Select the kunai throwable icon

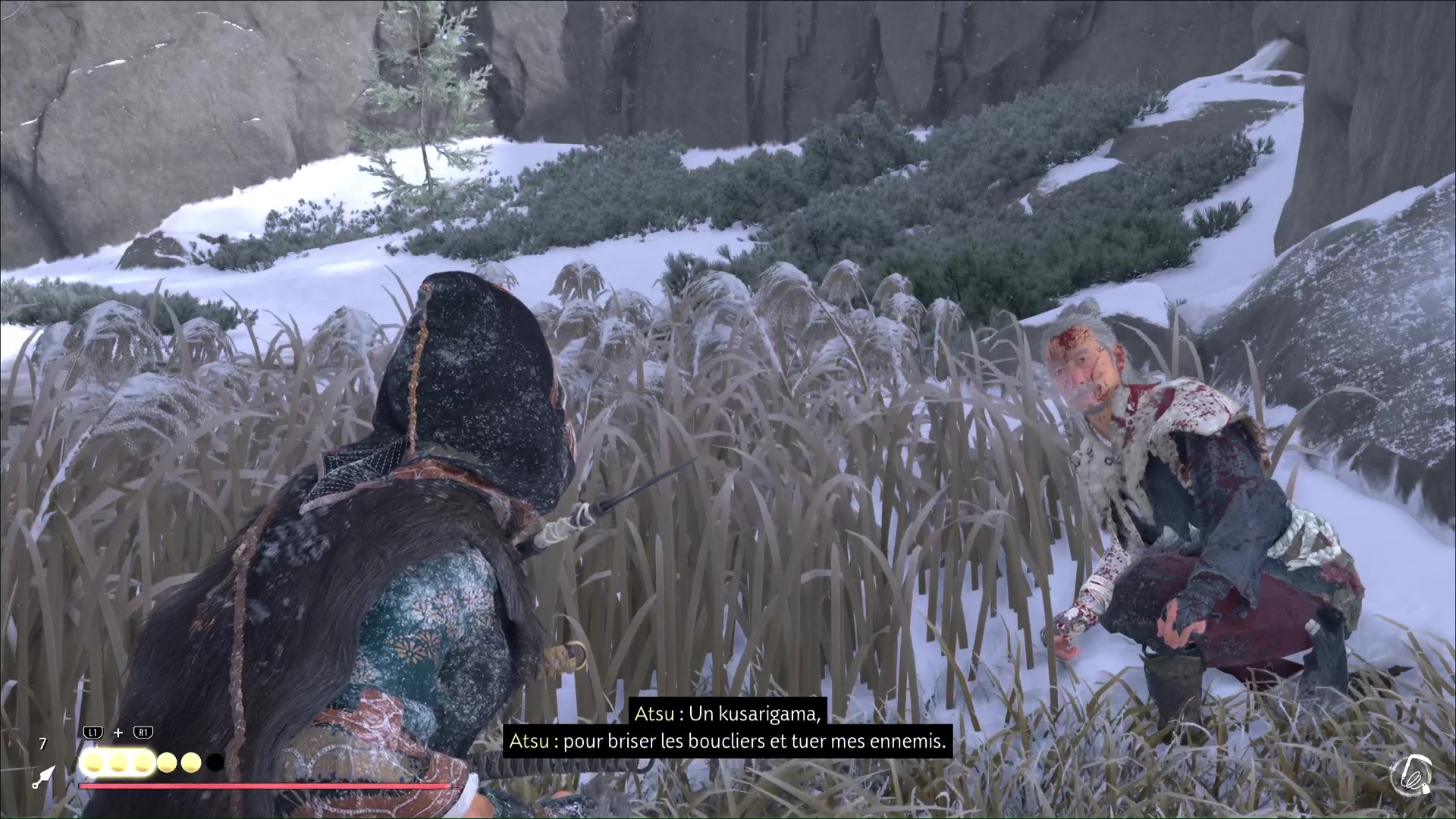(42, 777)
